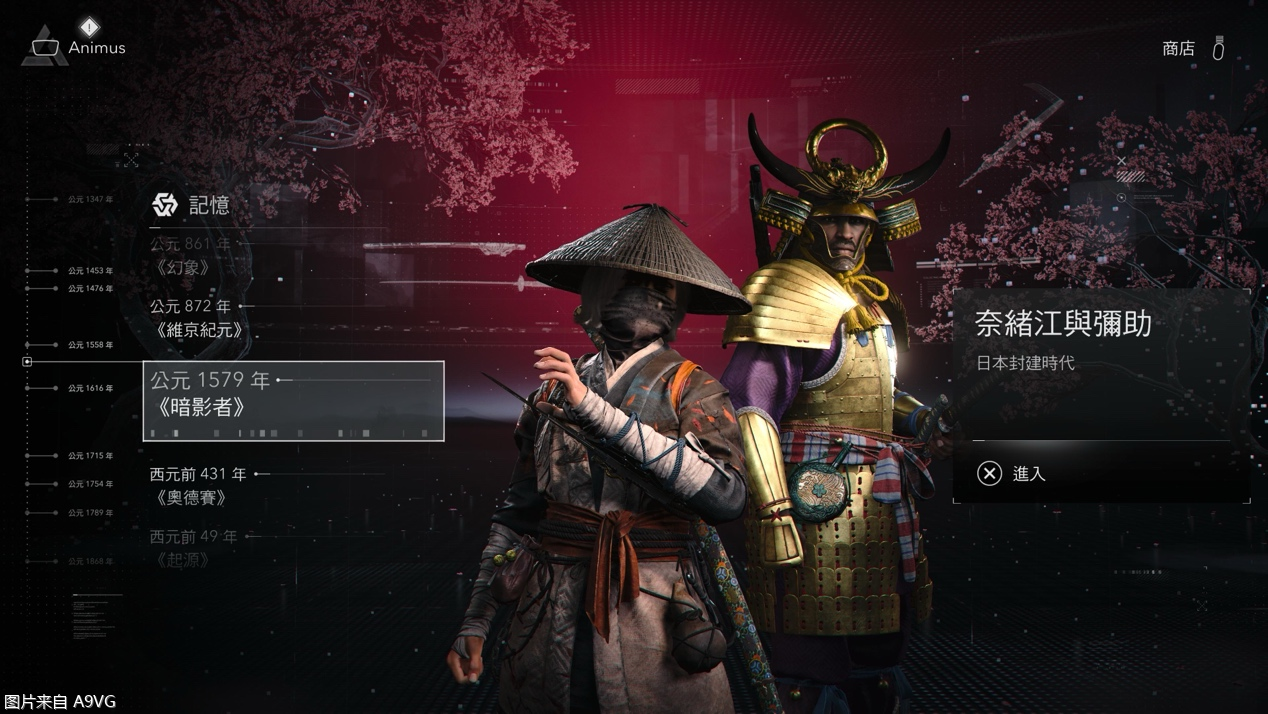Select the 公元 1476 年 timeline marker

(90, 289)
